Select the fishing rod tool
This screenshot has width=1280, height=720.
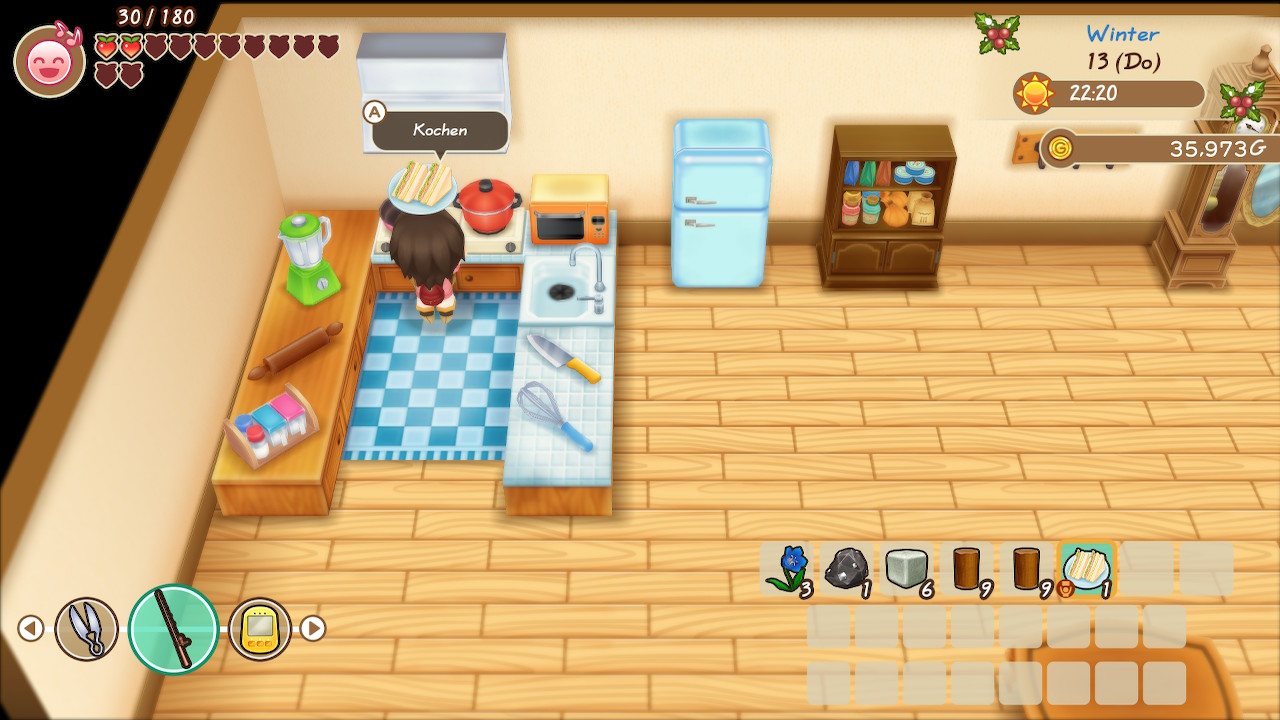173,629
